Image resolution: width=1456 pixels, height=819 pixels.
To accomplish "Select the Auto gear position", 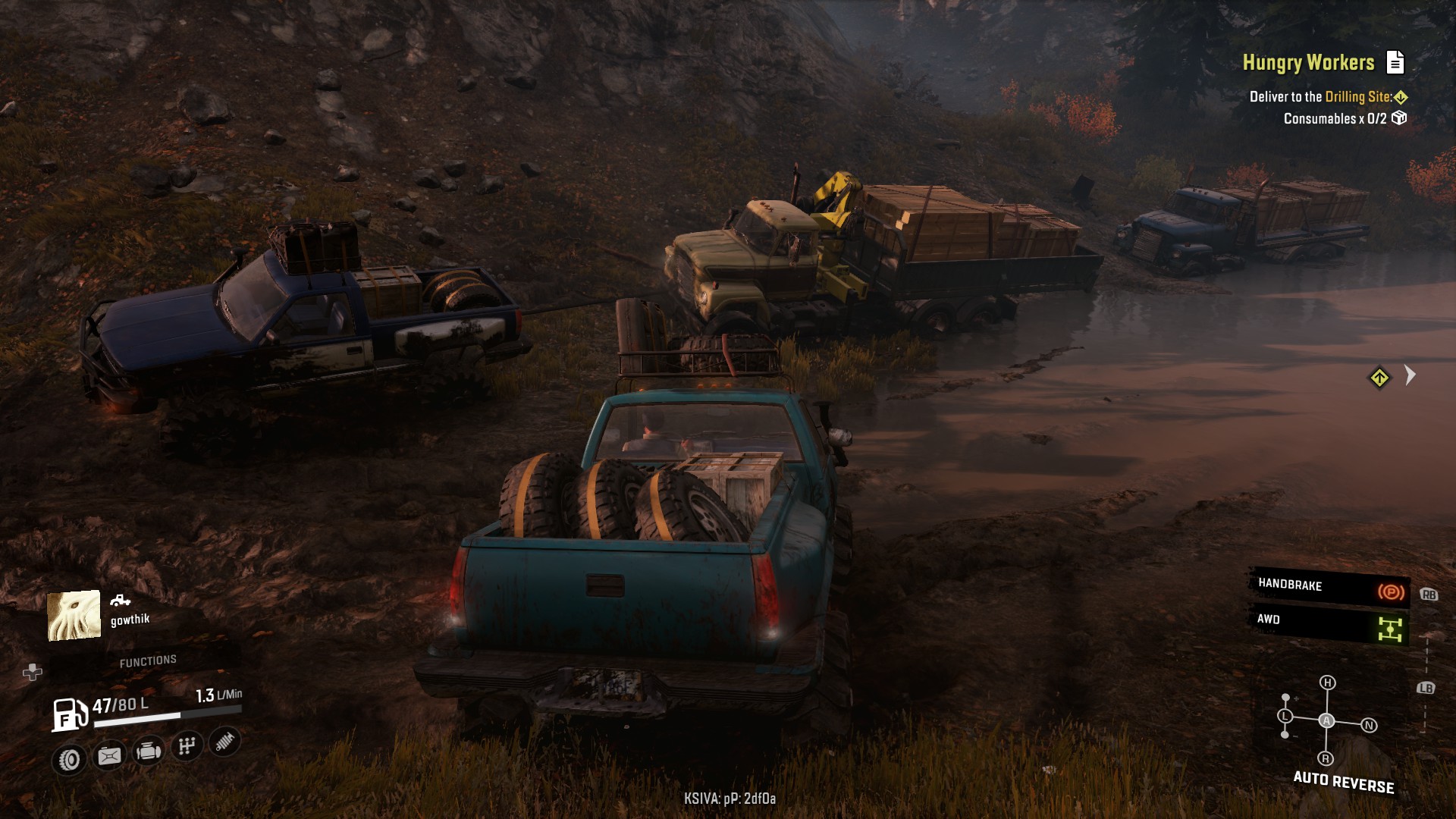I will pos(1326,720).
